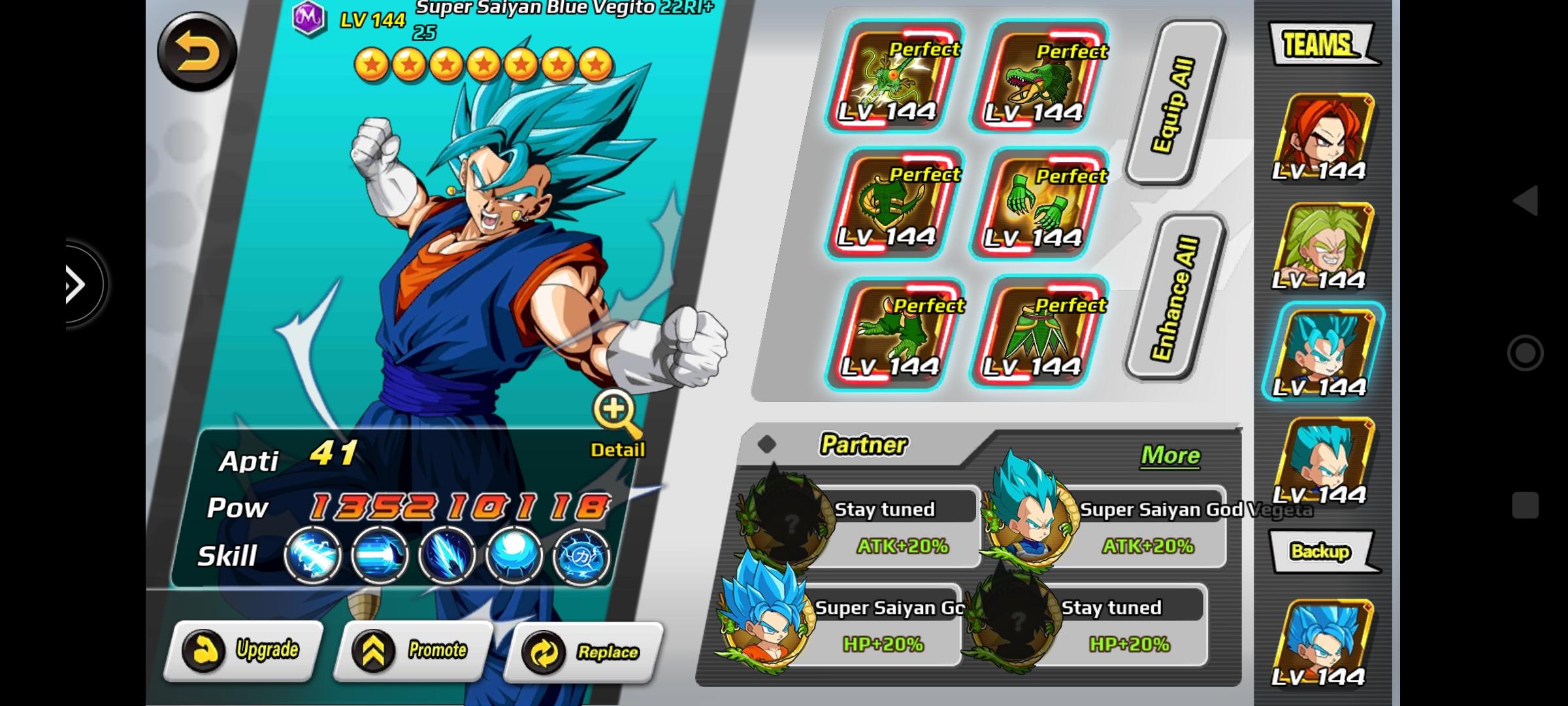1568x706 pixels.
Task: Expand the Backup roster section
Action: point(1321,551)
